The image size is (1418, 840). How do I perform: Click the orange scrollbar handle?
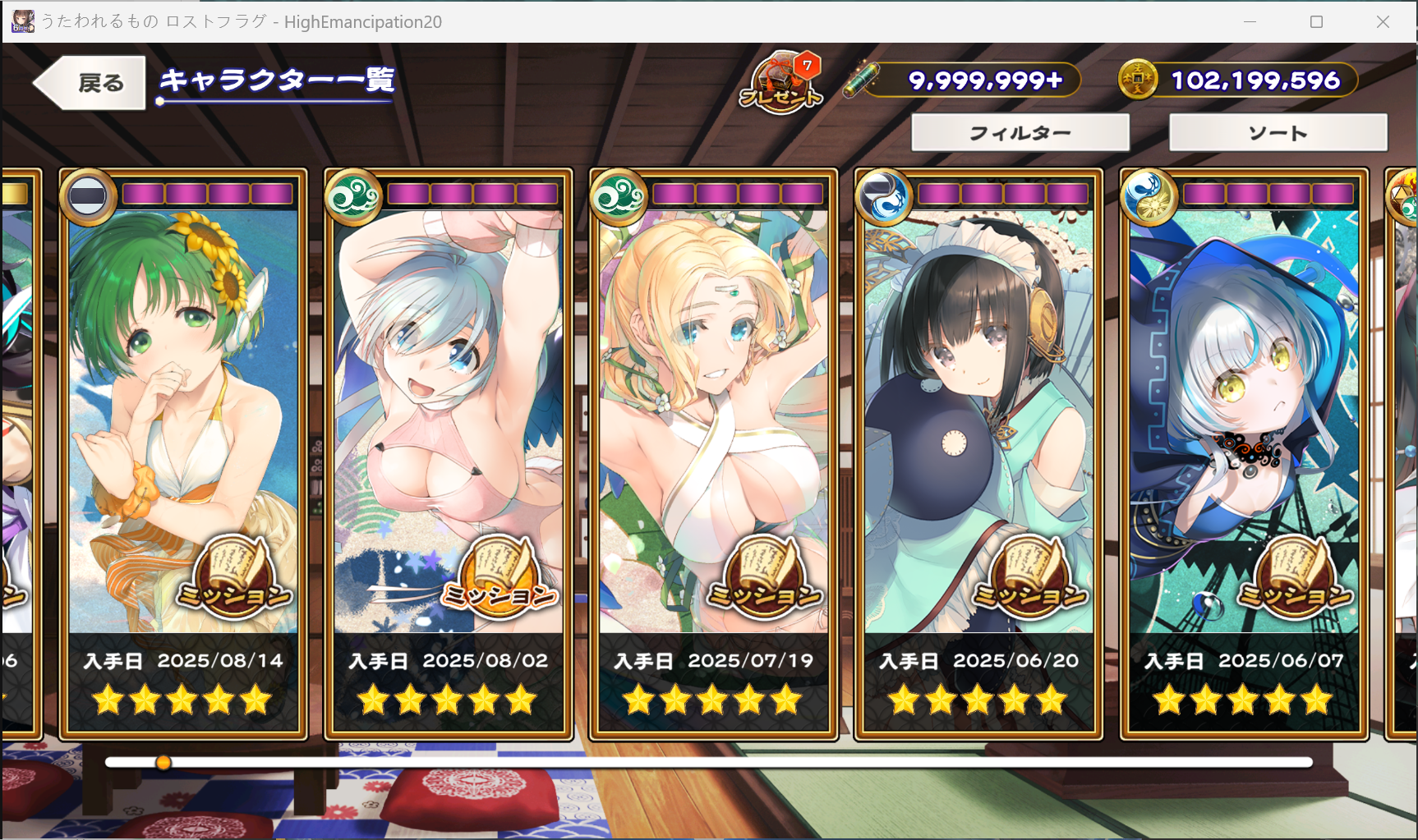[163, 763]
